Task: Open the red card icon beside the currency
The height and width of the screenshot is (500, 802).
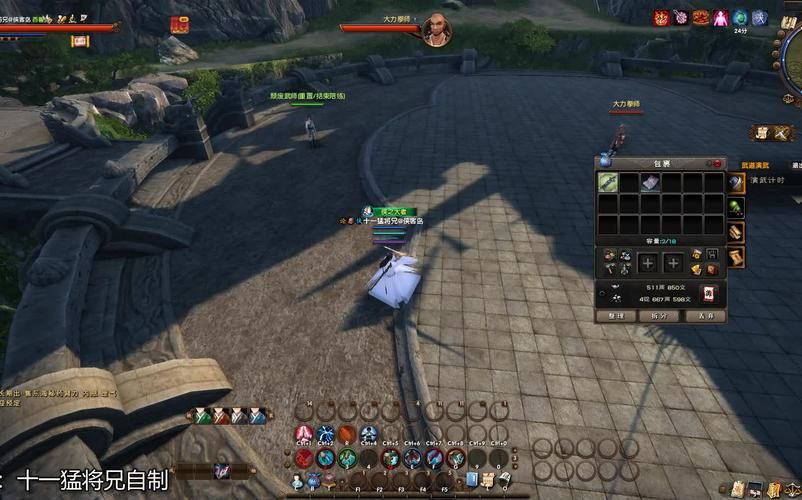Action: (x=710, y=293)
